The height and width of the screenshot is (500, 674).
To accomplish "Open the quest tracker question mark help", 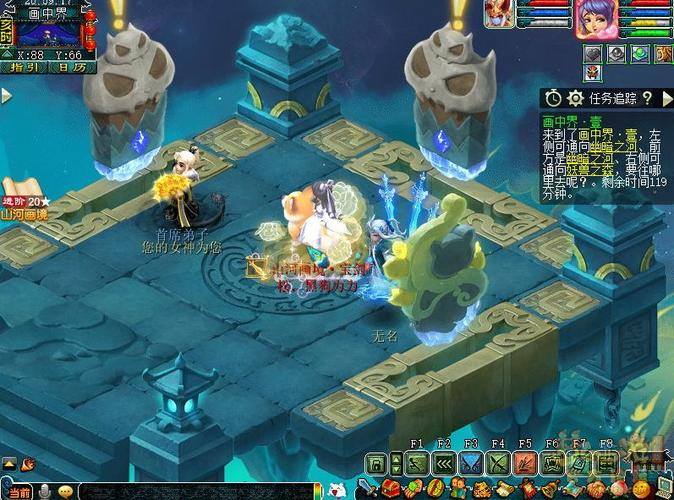I will (x=647, y=98).
